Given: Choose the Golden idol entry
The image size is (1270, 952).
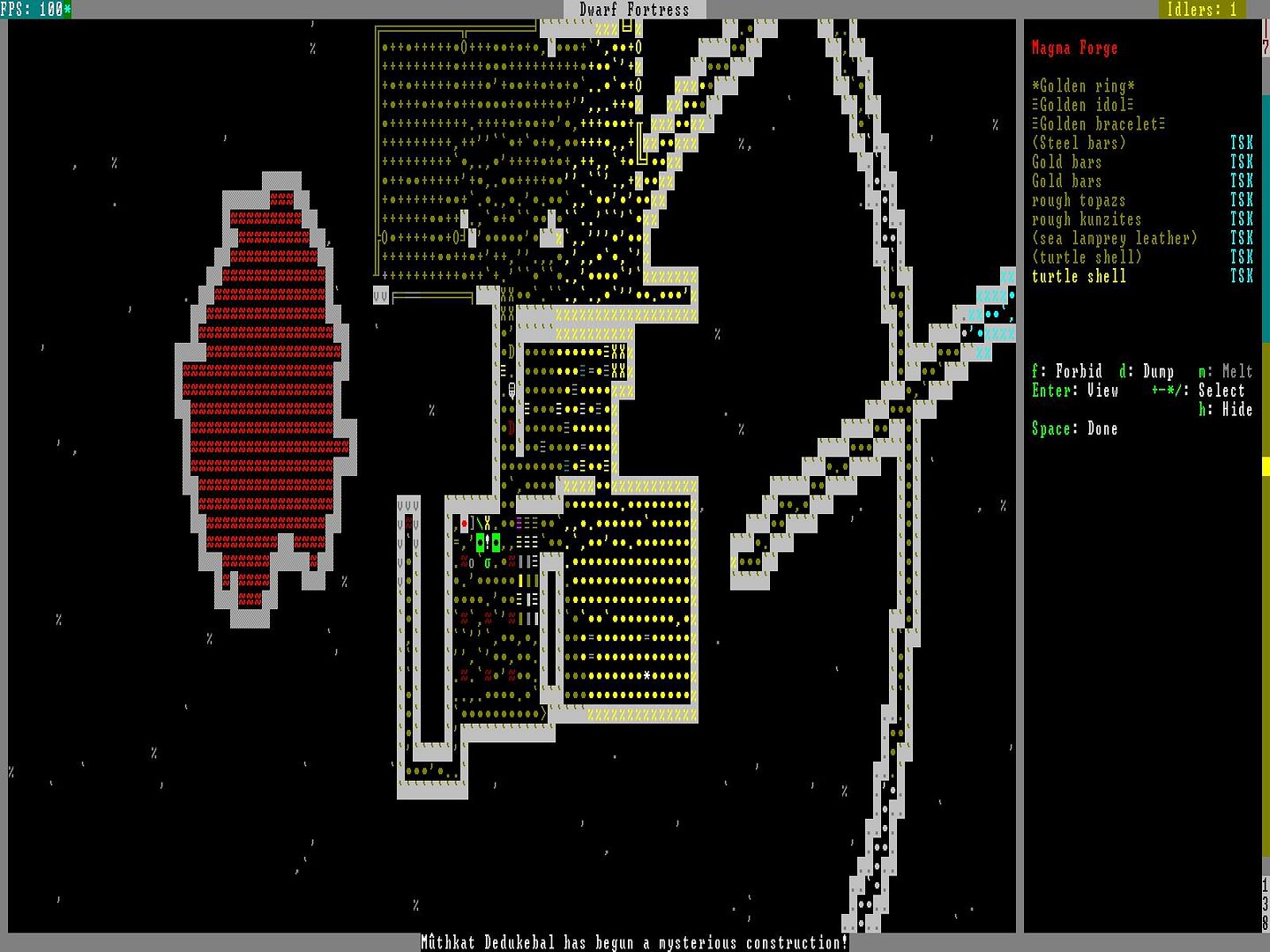Looking at the screenshot, I should [x=1082, y=105].
